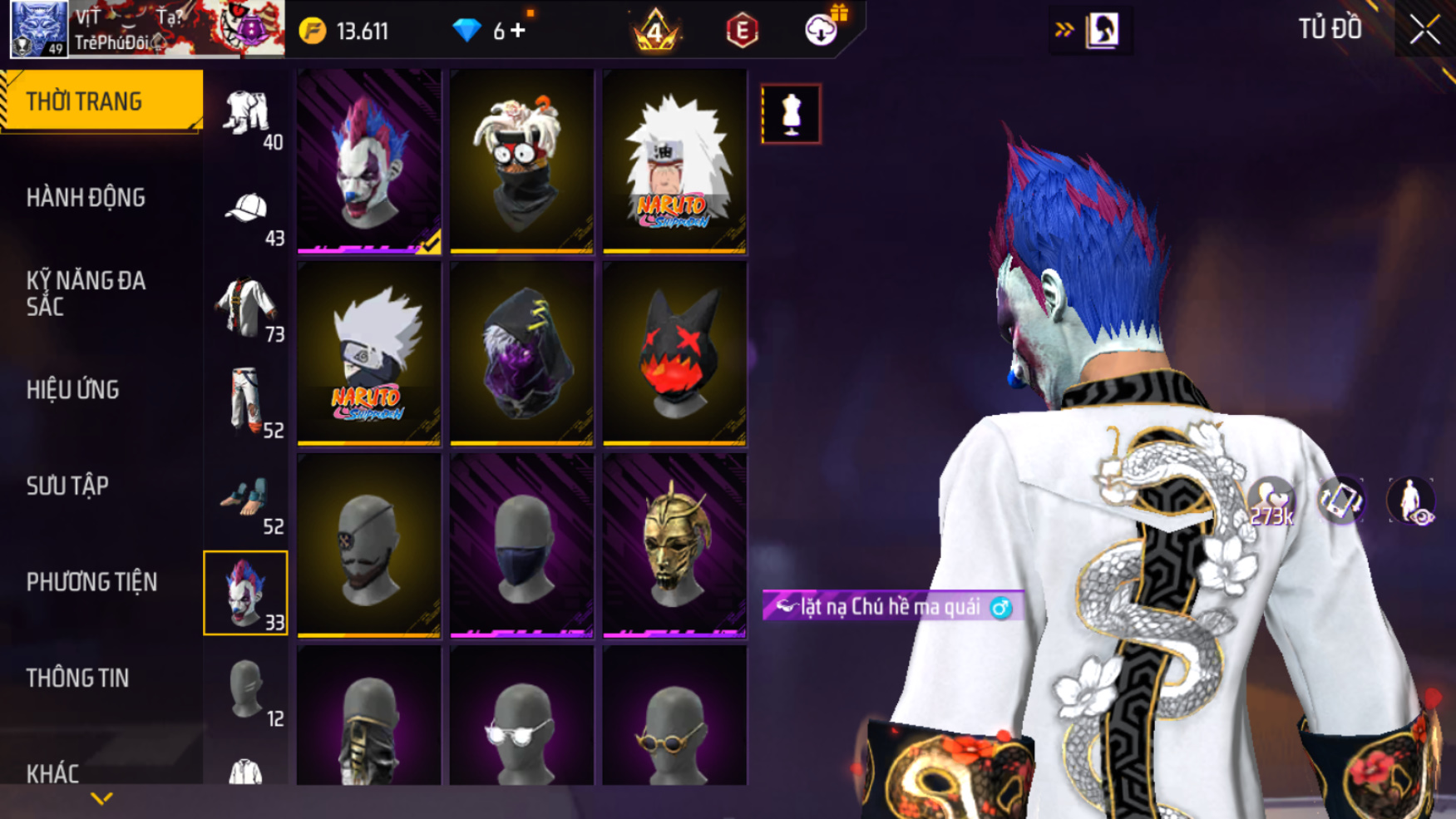This screenshot has width=1456, height=819.
Task: Open the shoes category tab
Action: 246,501
